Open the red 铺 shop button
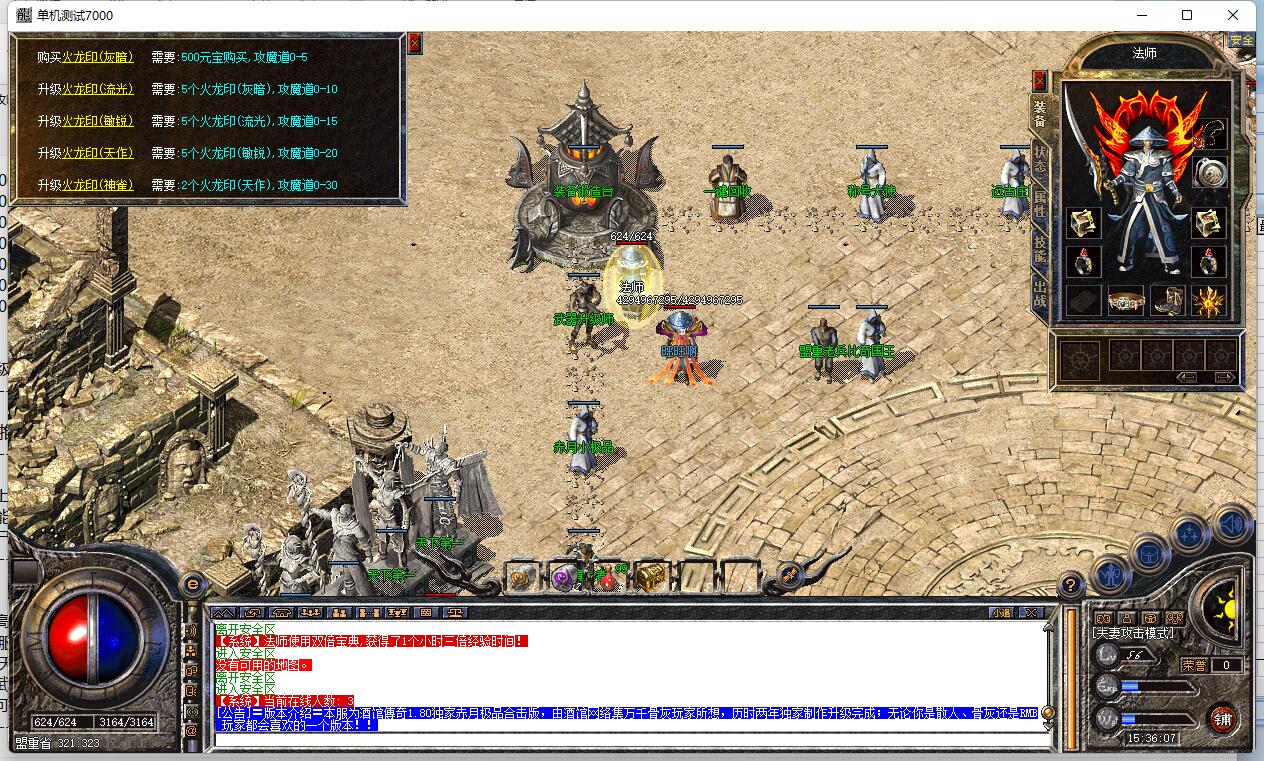 click(x=1222, y=717)
